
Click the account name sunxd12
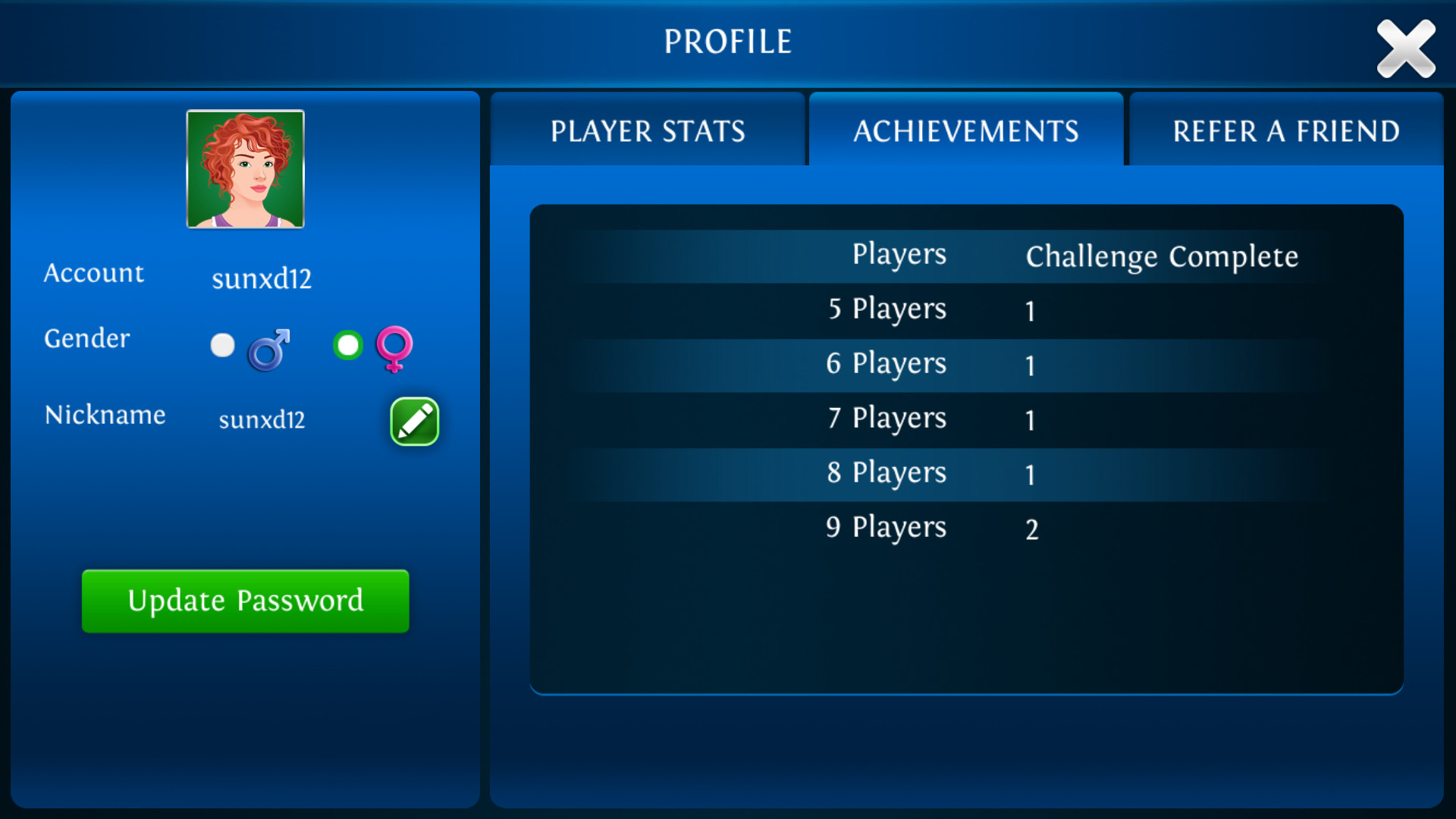pos(261,278)
